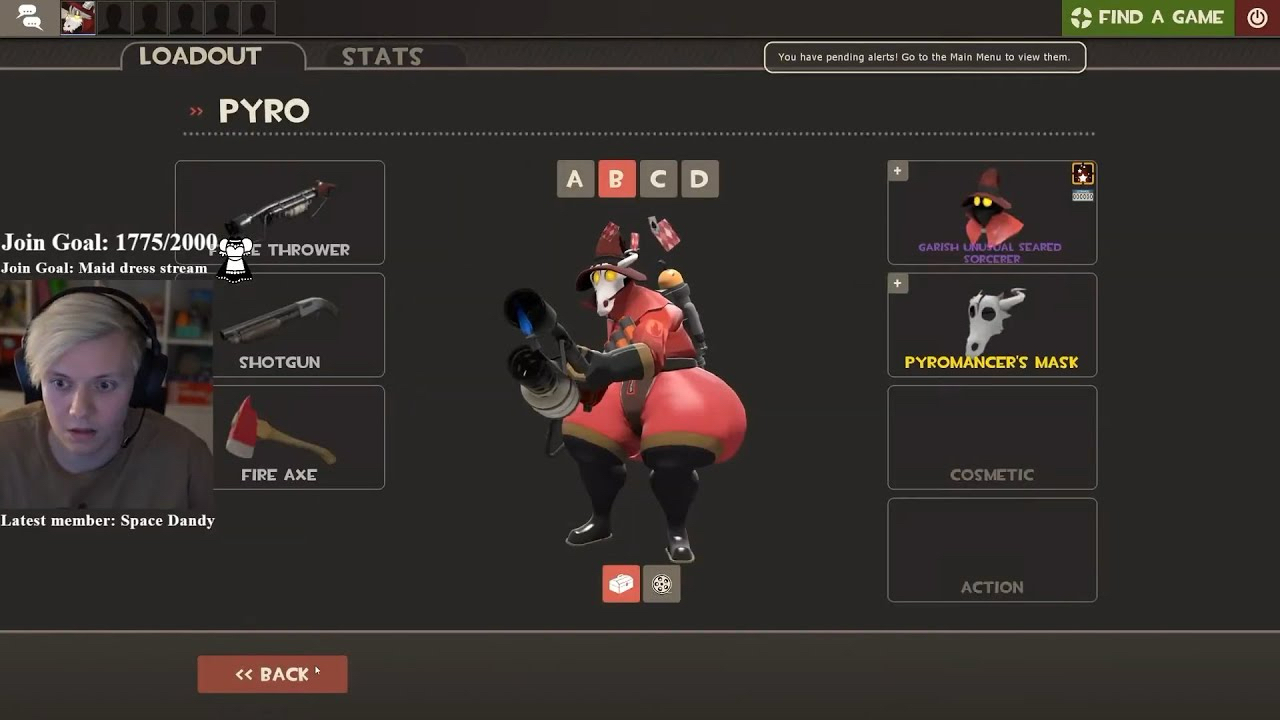Open the Flame Thrower weapon slot
The height and width of the screenshot is (720, 1280).
click(300, 212)
